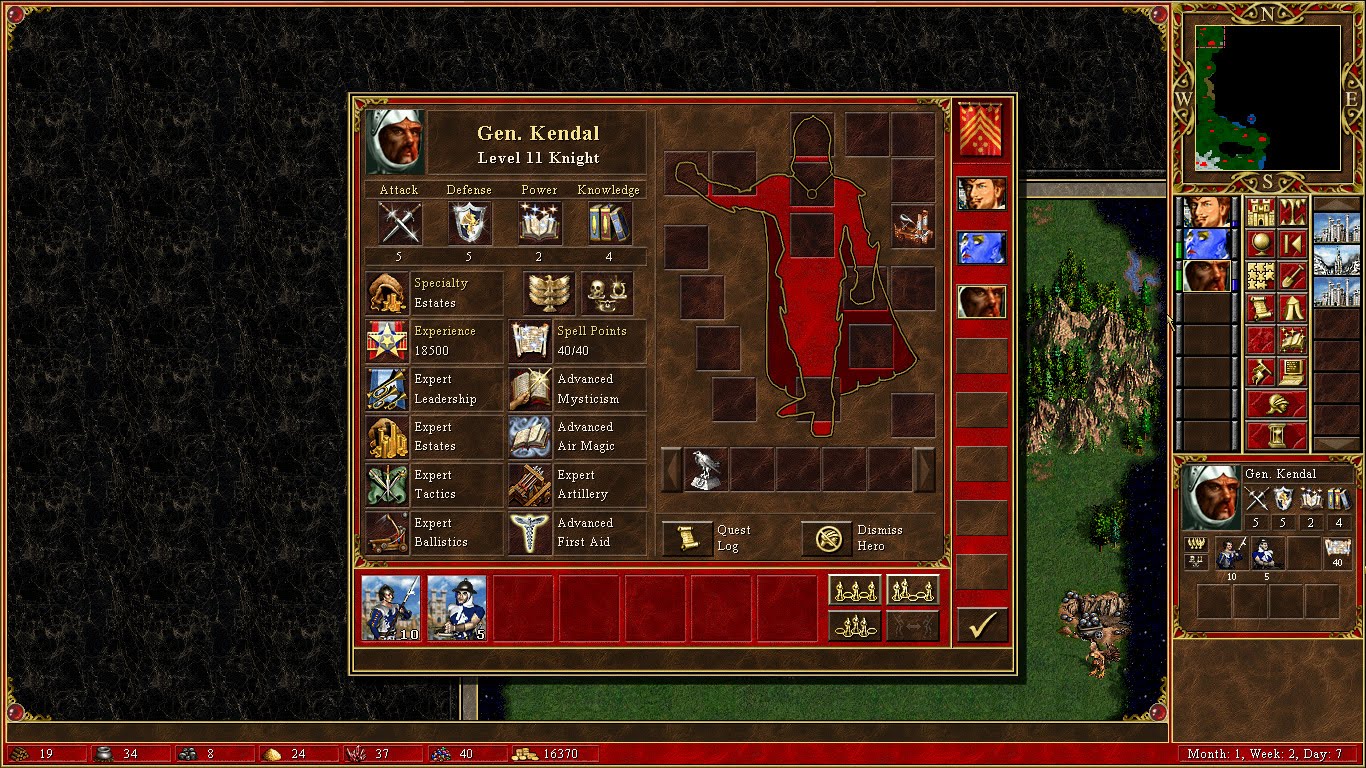This screenshot has width=1366, height=768.
Task: Select next hero with the helmet icon
Action: [x=1278, y=405]
